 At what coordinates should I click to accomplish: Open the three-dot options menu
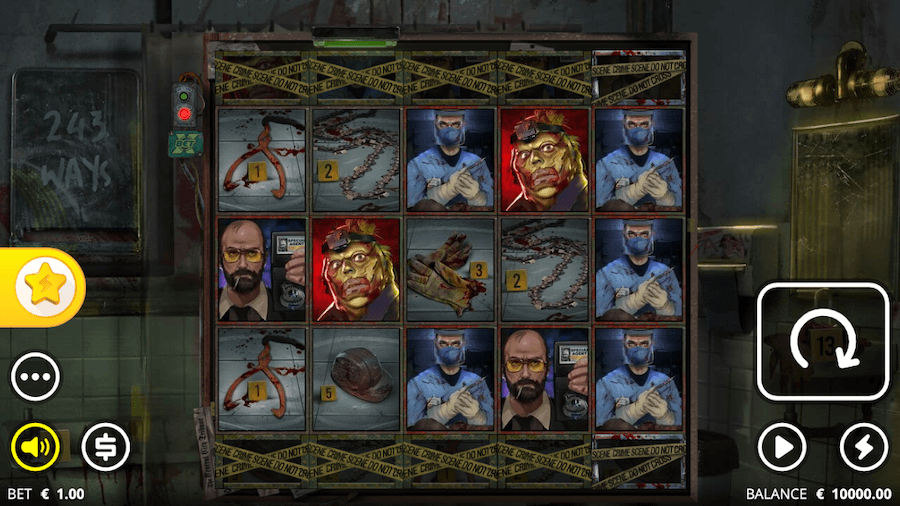click(x=35, y=378)
